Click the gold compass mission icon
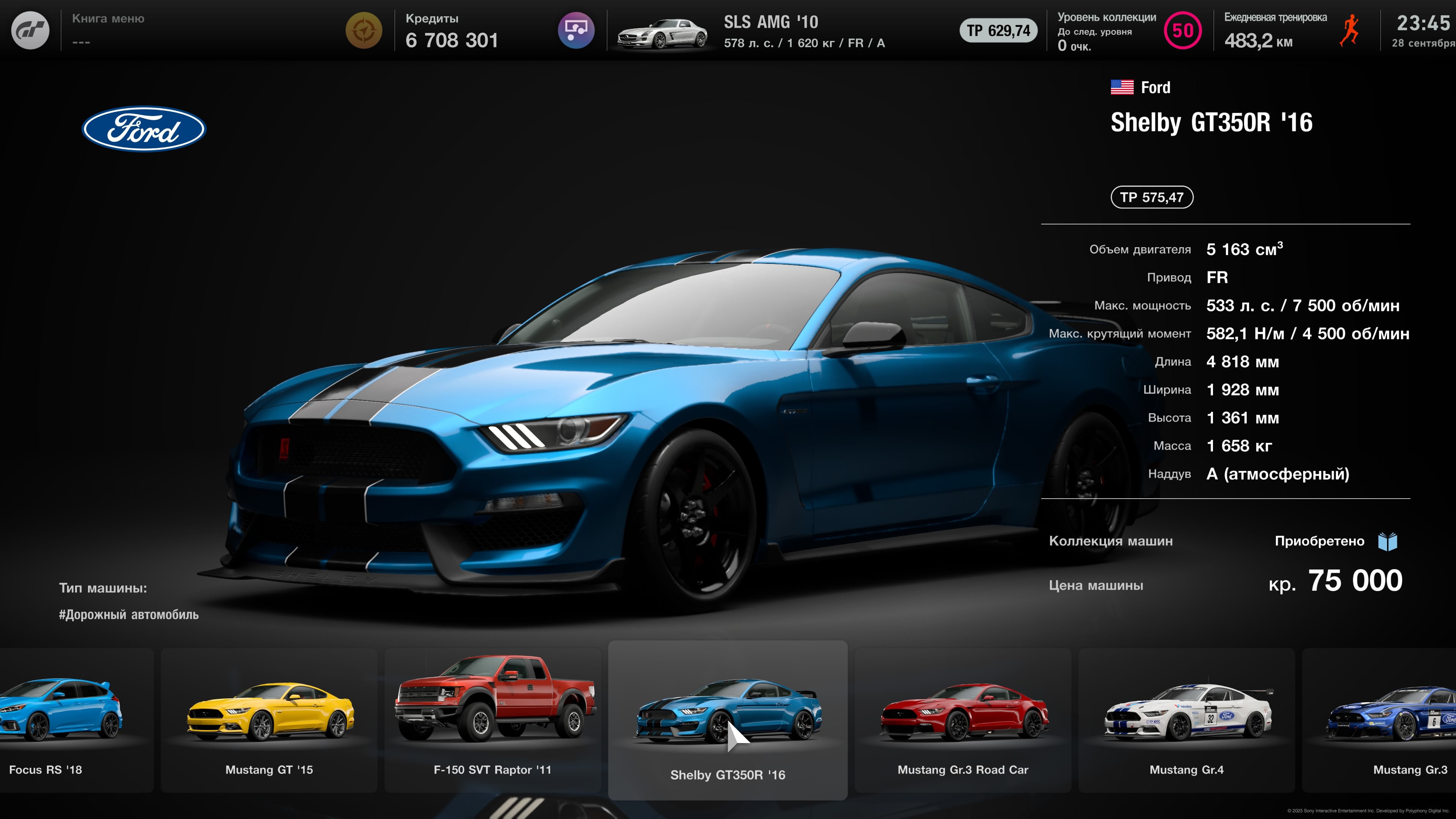This screenshot has width=1456, height=819. click(364, 30)
